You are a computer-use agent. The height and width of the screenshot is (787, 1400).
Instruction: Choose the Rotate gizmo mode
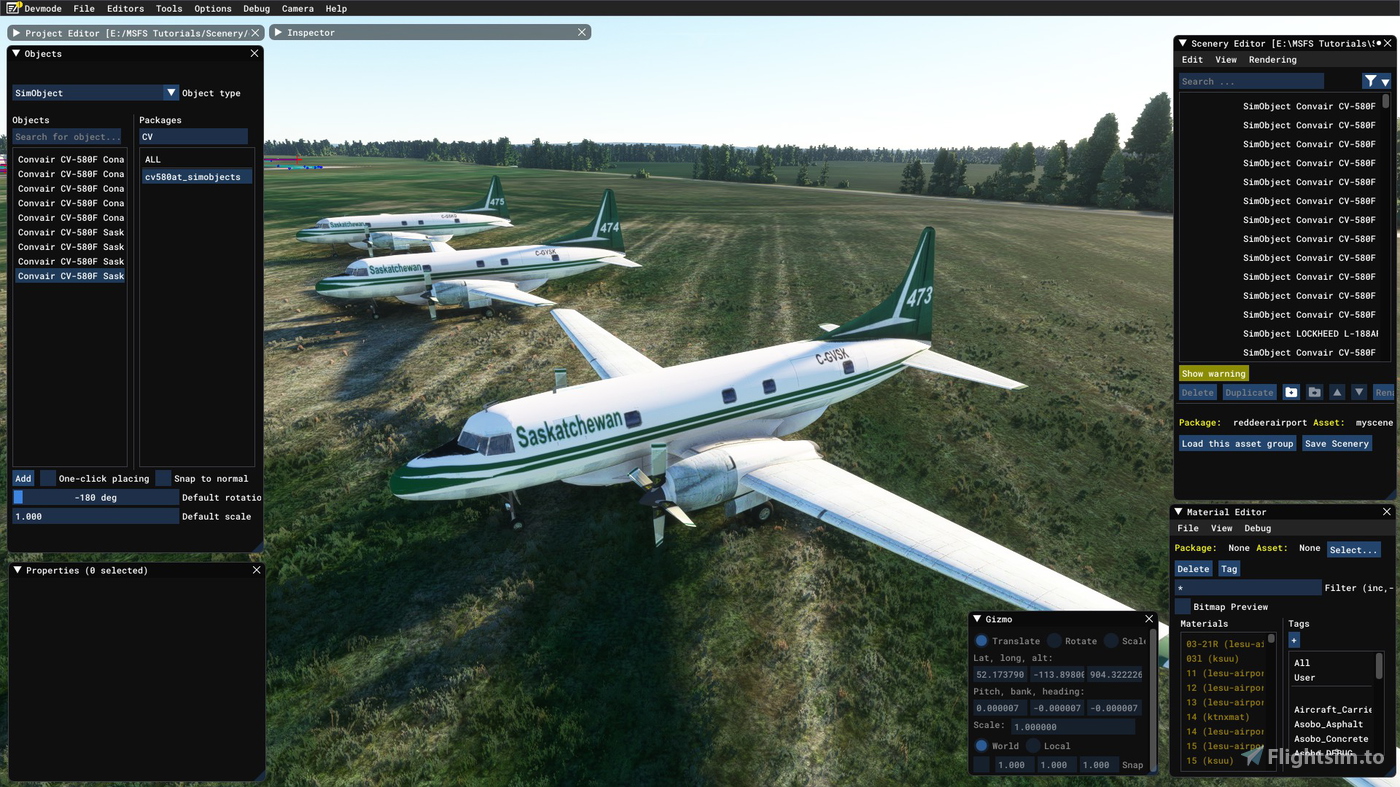1055,641
